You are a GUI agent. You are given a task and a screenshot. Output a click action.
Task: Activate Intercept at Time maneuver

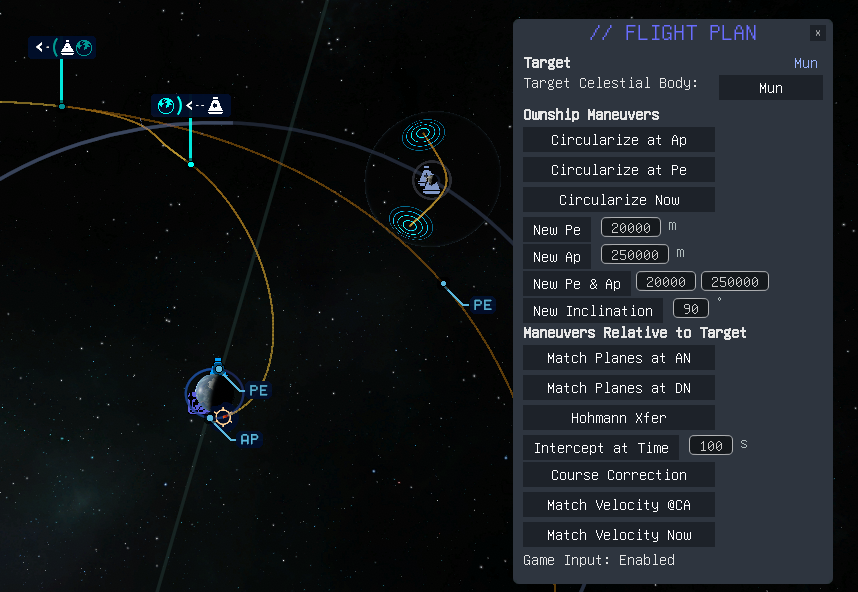[x=601, y=448]
